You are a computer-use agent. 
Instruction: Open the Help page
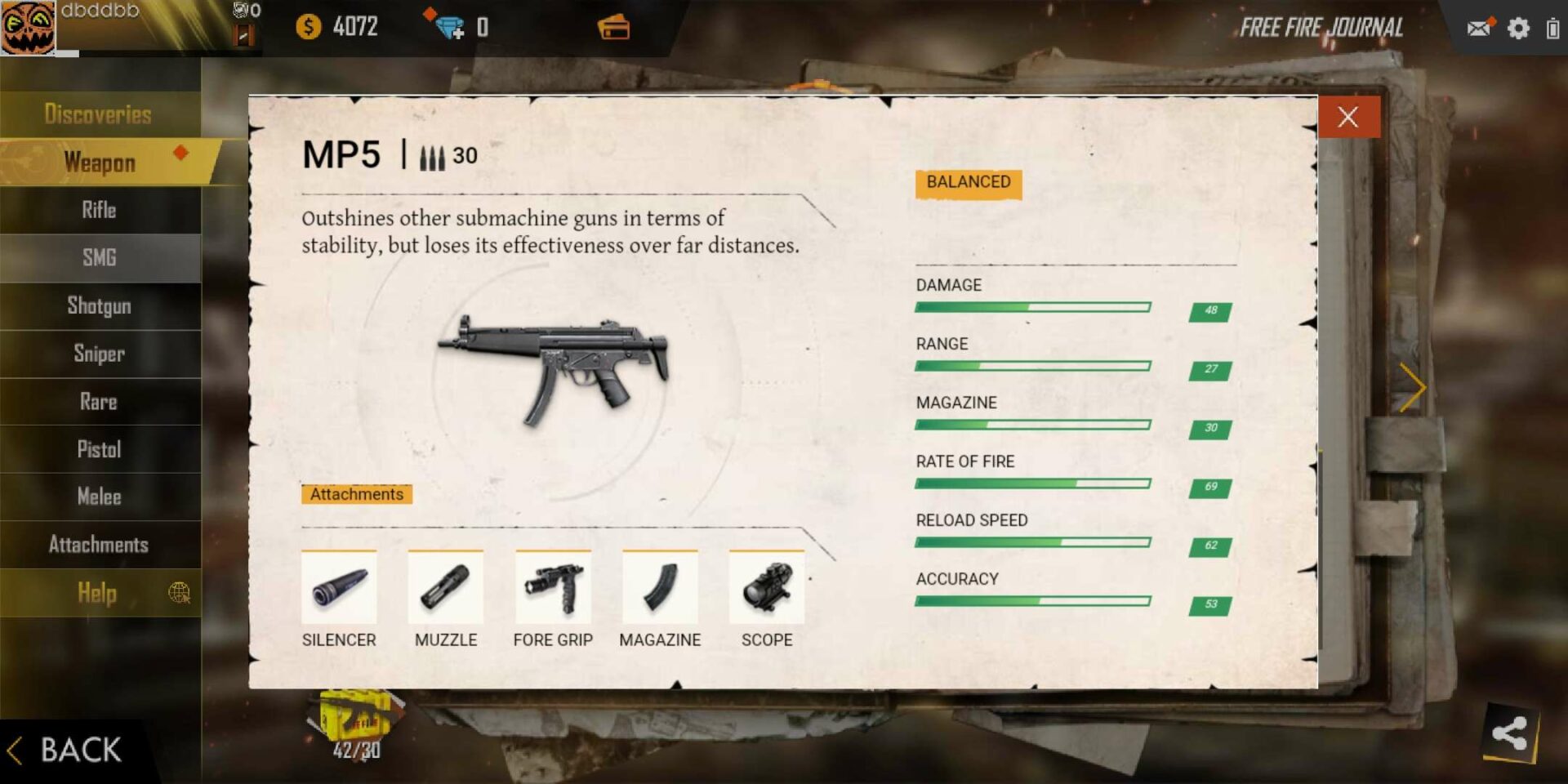click(x=96, y=594)
